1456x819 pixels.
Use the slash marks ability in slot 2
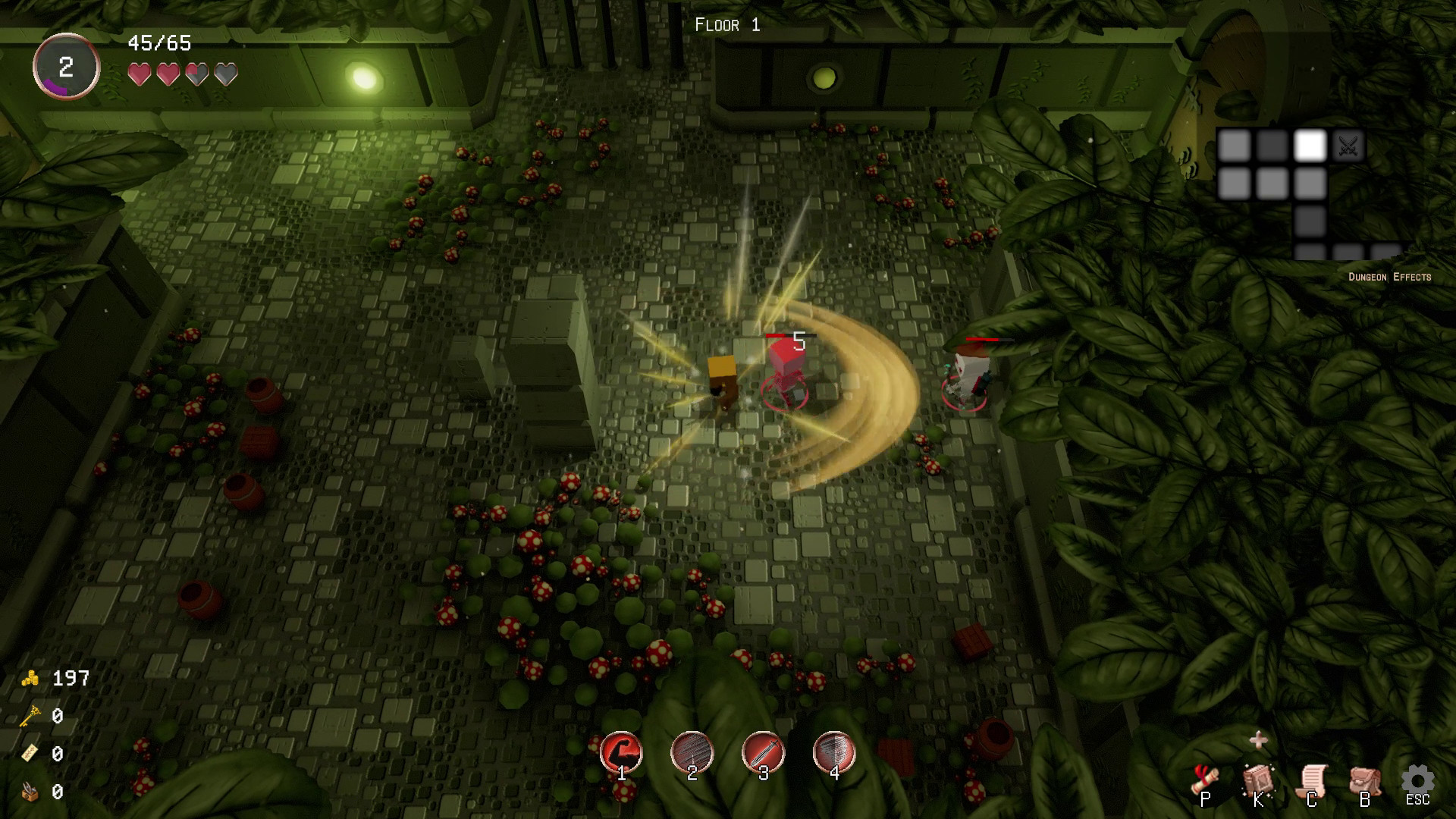click(692, 752)
